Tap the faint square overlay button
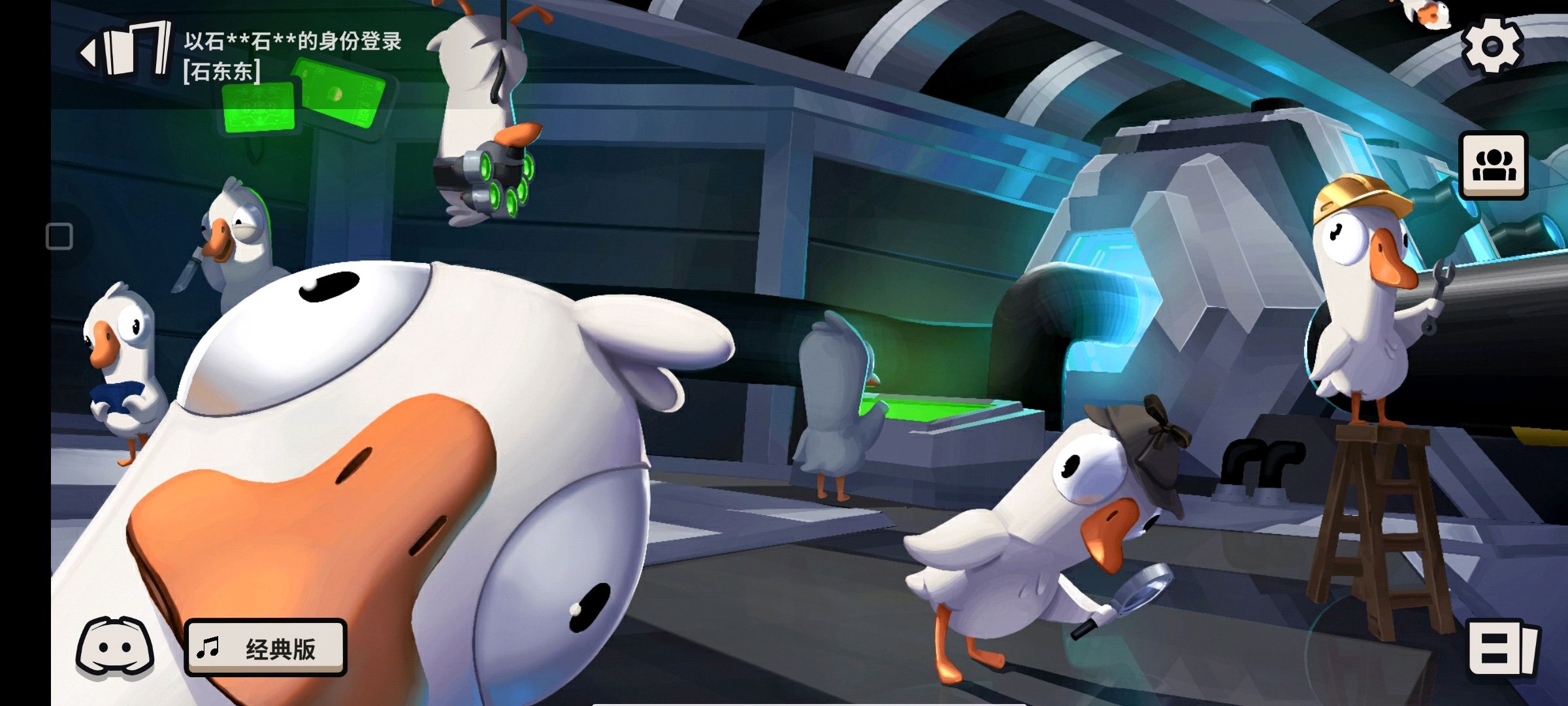Viewport: 1568px width, 706px height. (59, 236)
